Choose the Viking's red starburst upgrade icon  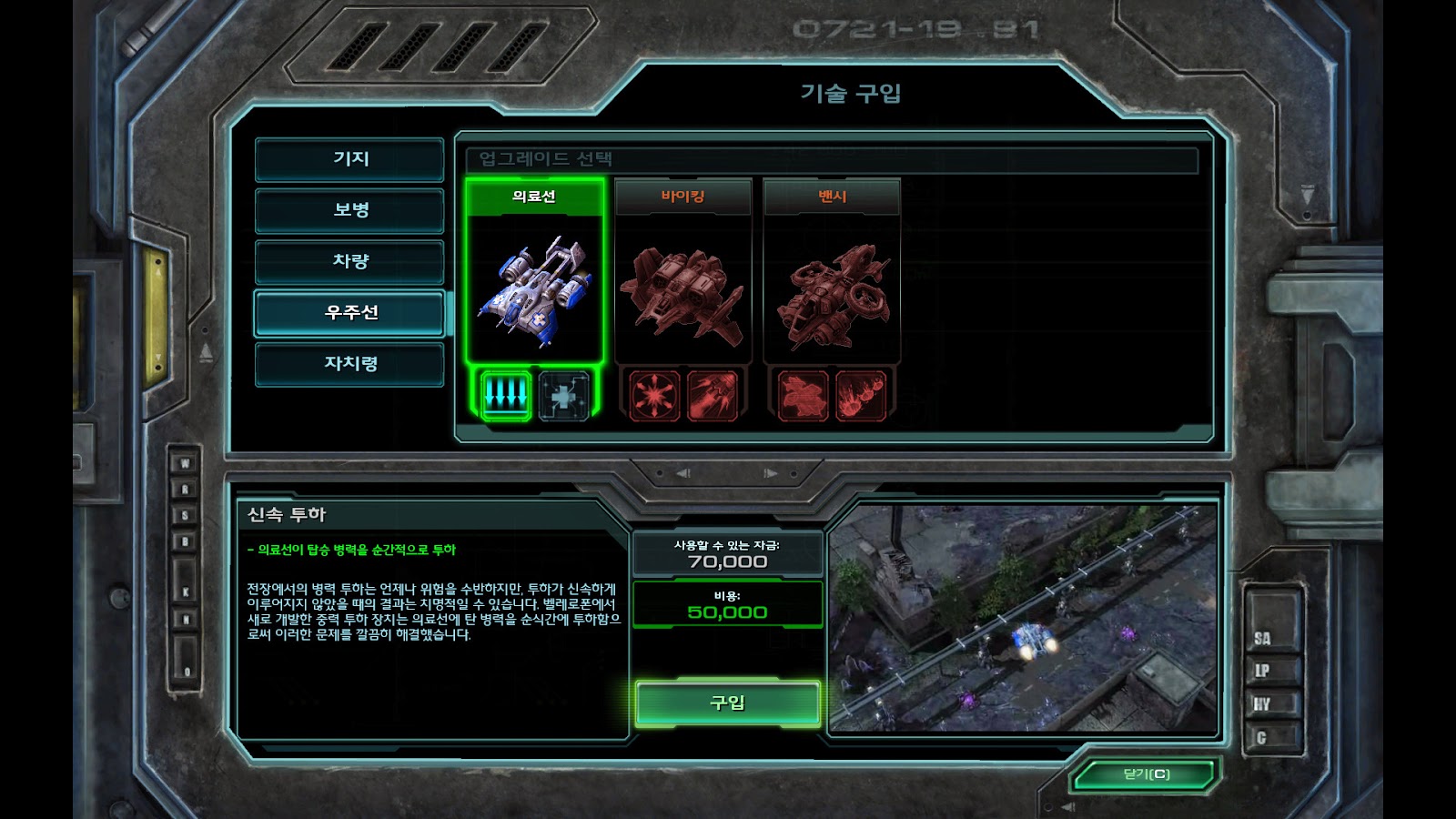pyautogui.click(x=654, y=395)
